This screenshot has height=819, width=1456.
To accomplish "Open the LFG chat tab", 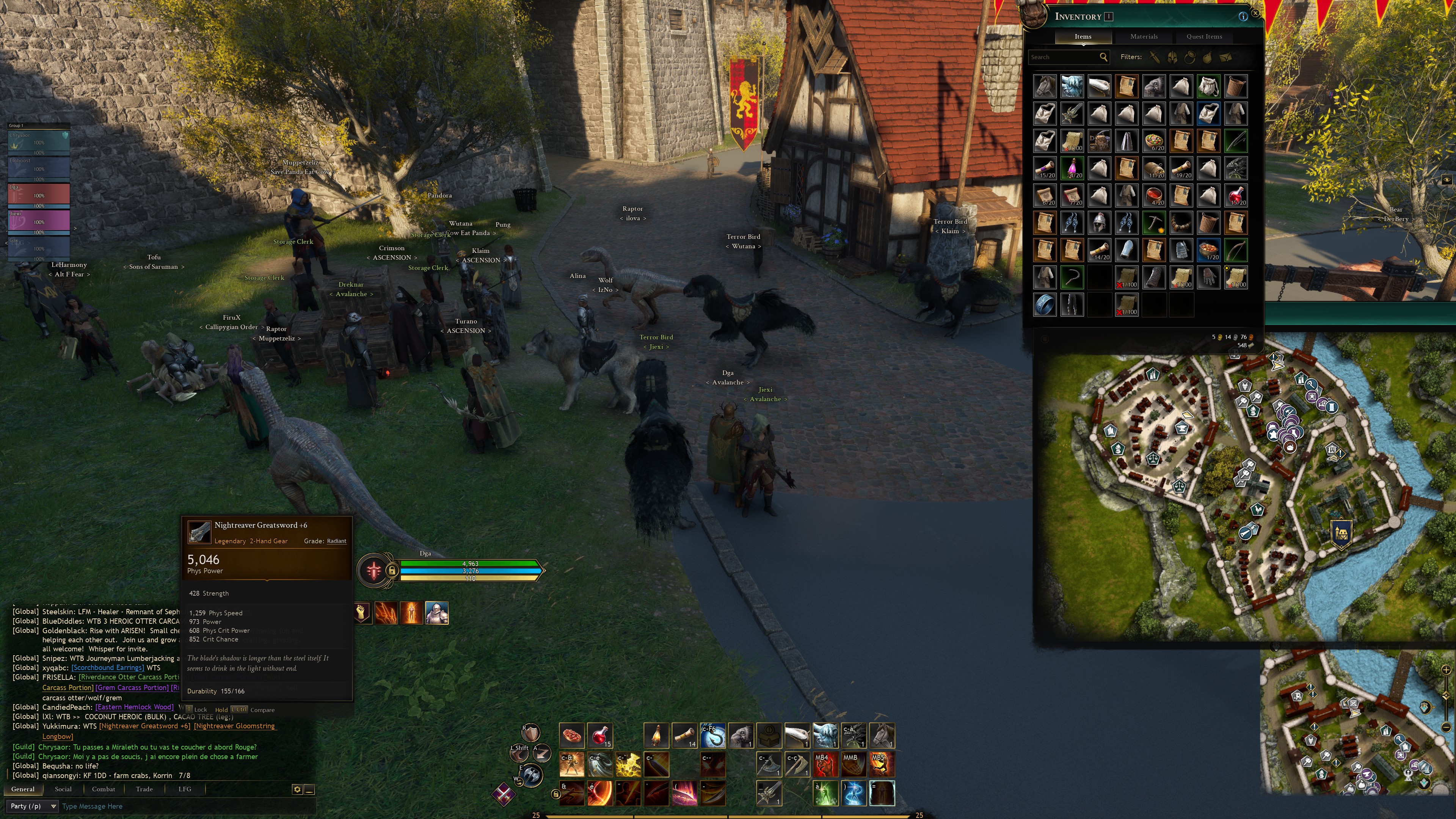I will (x=185, y=789).
